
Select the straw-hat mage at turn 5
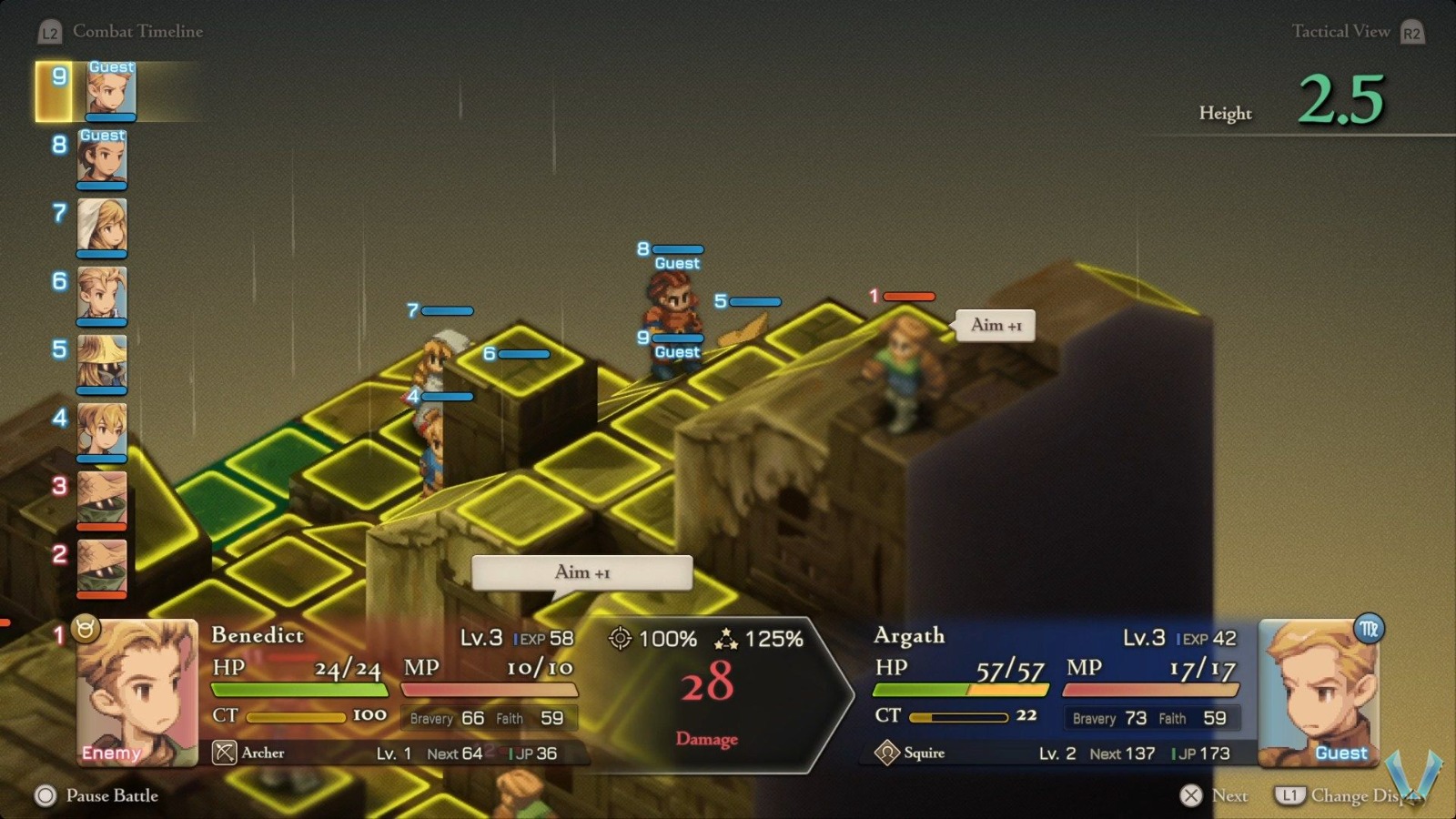click(x=102, y=362)
